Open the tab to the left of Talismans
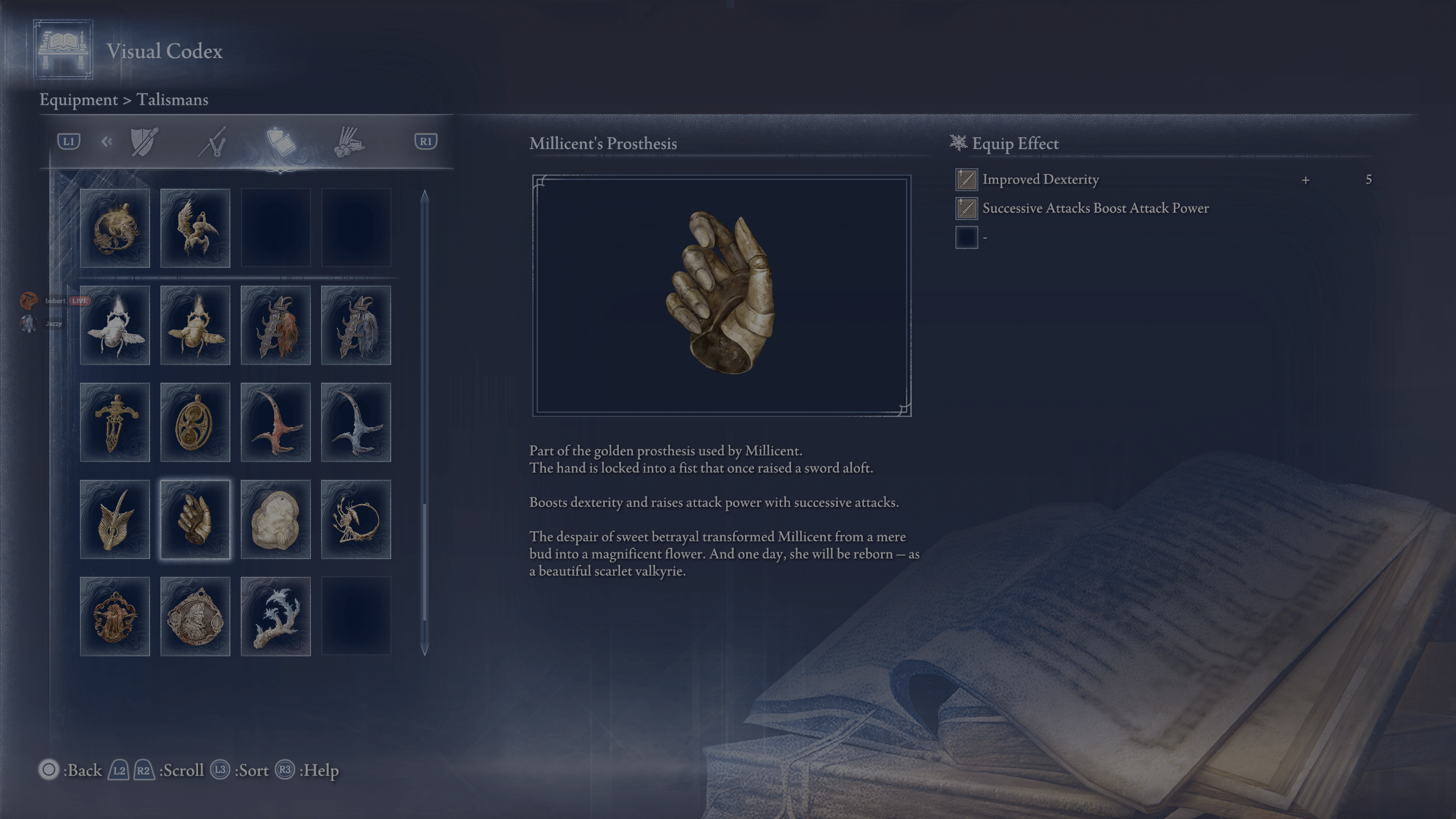Image resolution: width=1456 pixels, height=819 pixels. pyautogui.click(x=213, y=141)
